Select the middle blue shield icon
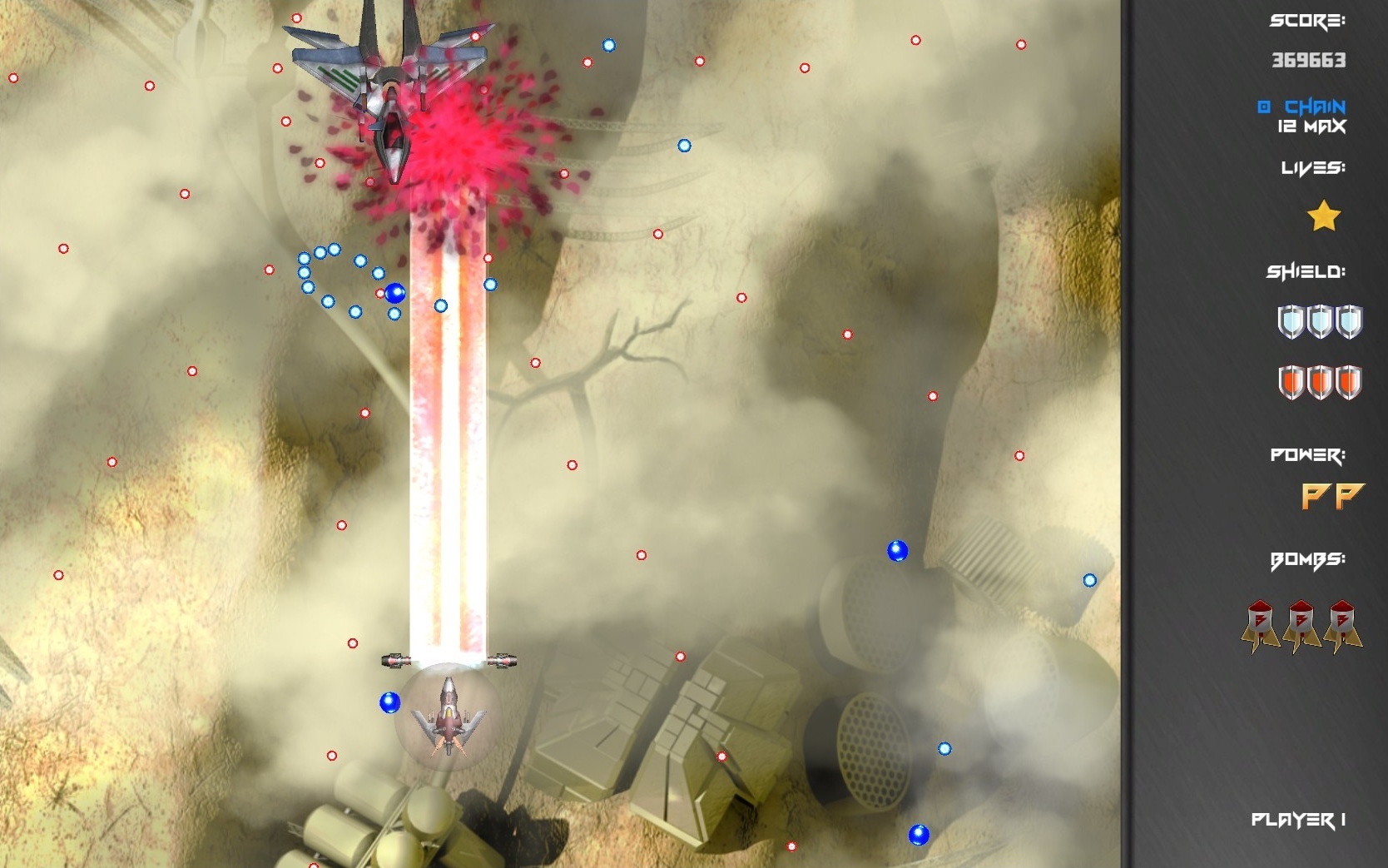Screen dimensions: 1388x868 pyautogui.click(x=1318, y=323)
